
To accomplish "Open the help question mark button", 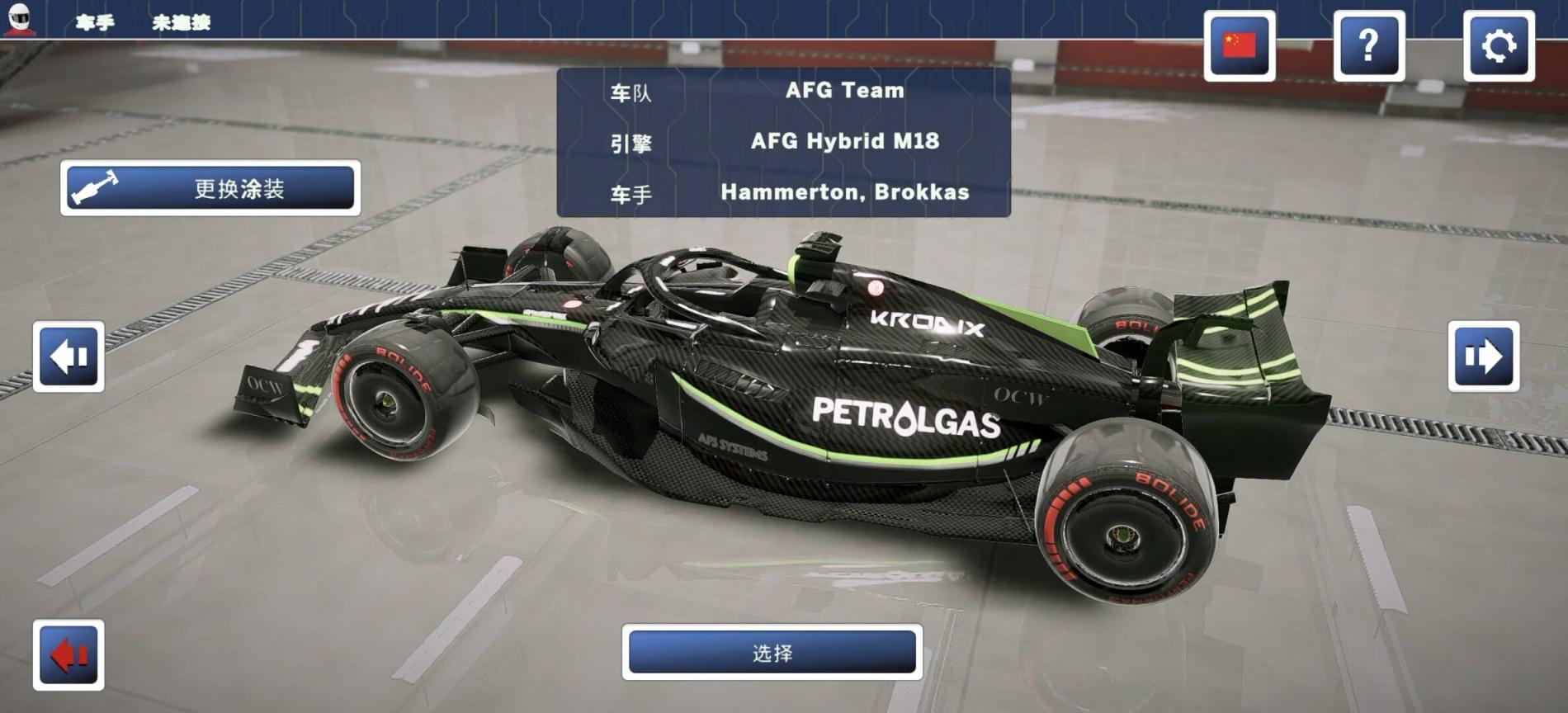I will pyautogui.click(x=1368, y=46).
